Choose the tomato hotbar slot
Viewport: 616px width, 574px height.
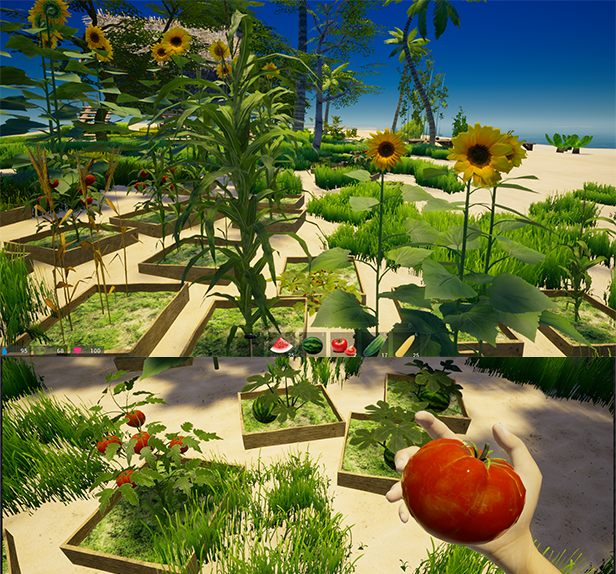pyautogui.click(x=341, y=345)
